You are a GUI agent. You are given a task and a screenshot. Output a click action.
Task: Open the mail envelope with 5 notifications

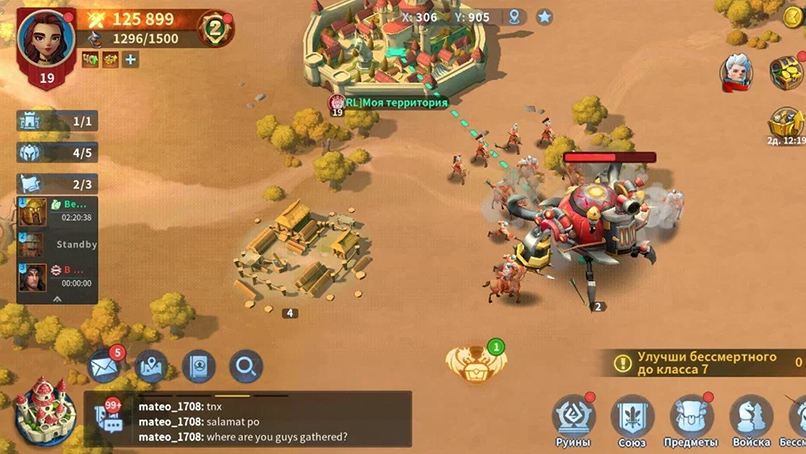click(x=105, y=366)
